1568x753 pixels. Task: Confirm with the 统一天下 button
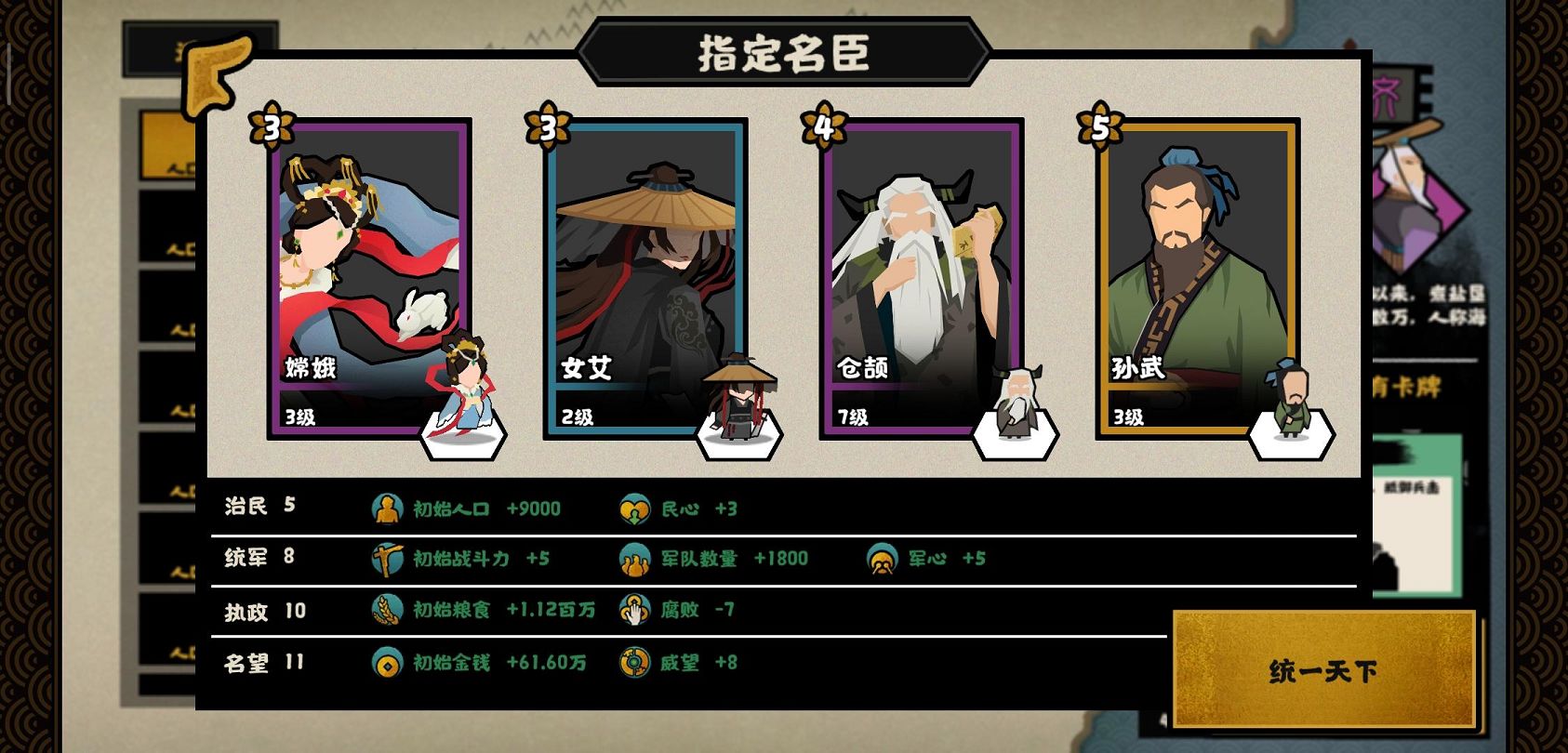pyautogui.click(x=1323, y=669)
